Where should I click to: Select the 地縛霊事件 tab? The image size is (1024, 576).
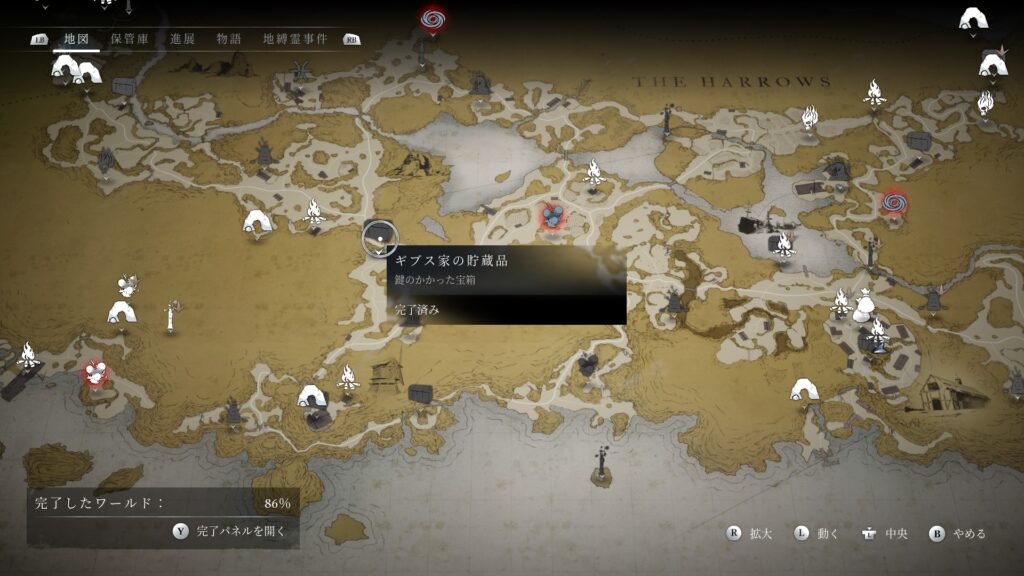pyautogui.click(x=294, y=39)
